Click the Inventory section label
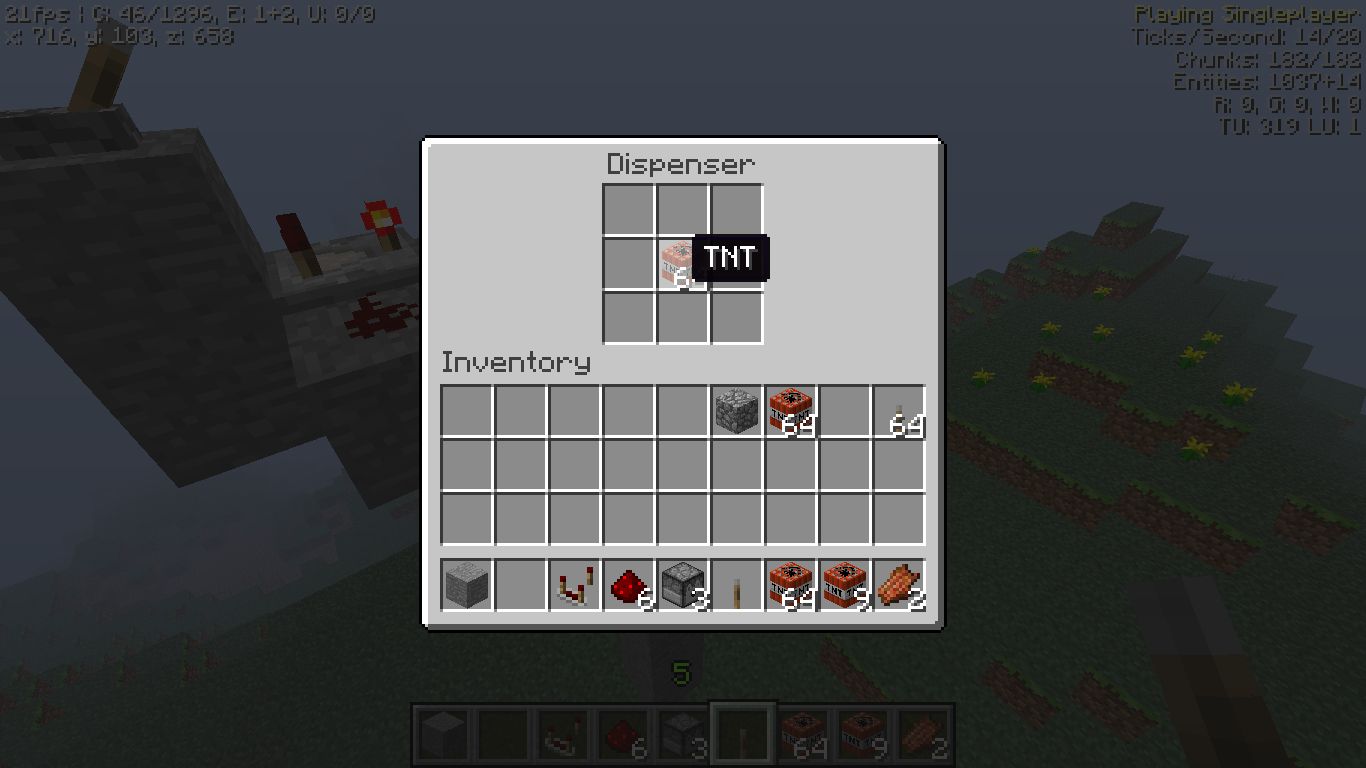The width and height of the screenshot is (1366, 768). (x=516, y=363)
